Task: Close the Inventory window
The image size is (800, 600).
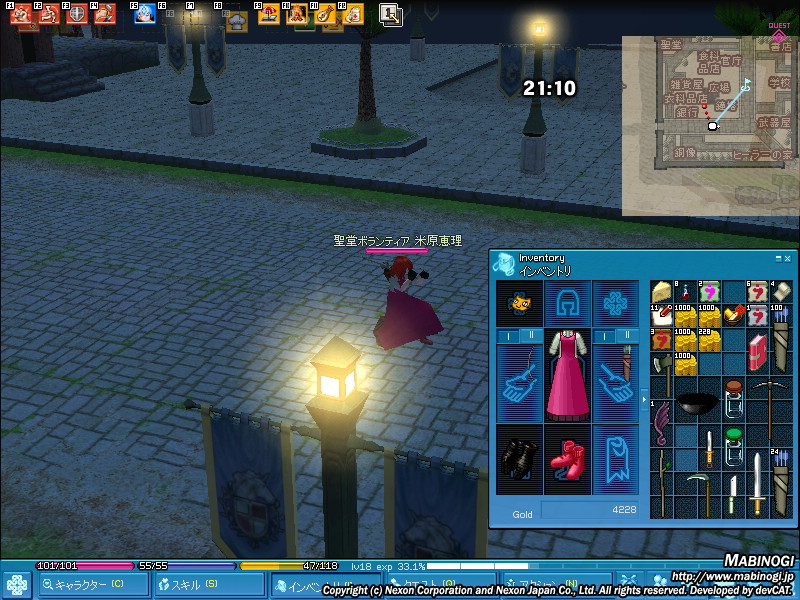Action: tap(787, 258)
